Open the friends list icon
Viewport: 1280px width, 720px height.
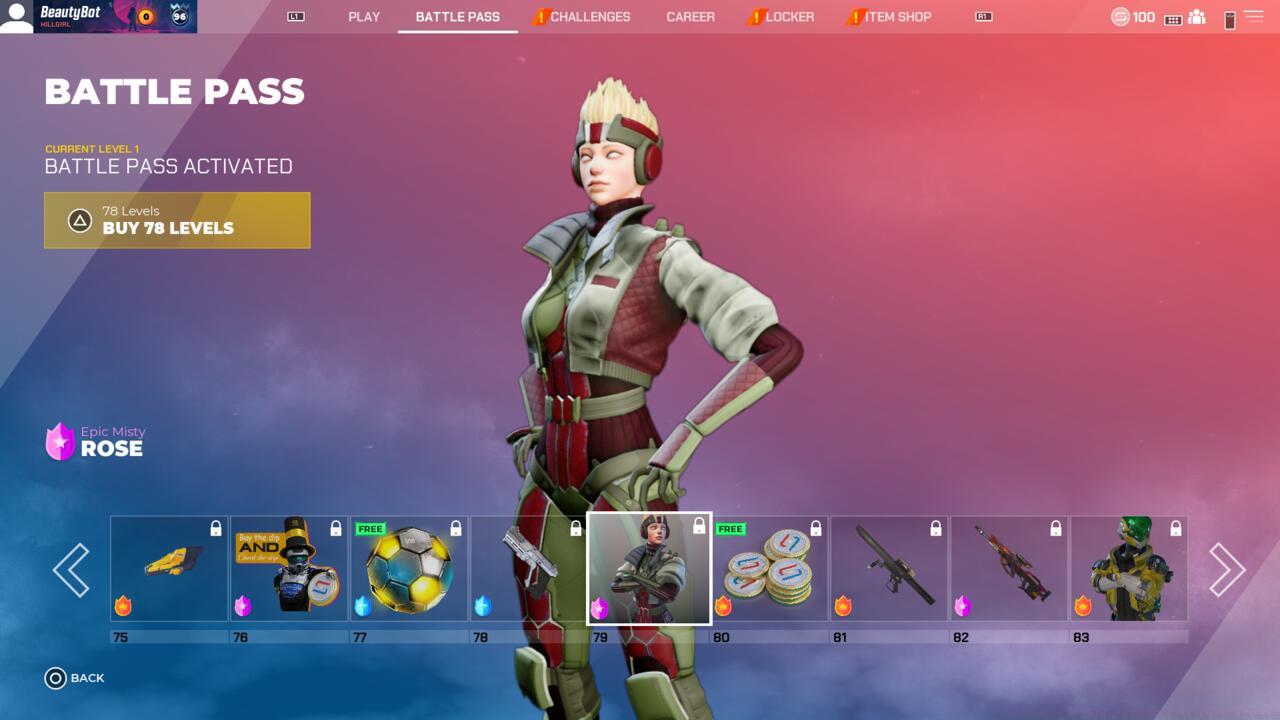coord(1196,17)
